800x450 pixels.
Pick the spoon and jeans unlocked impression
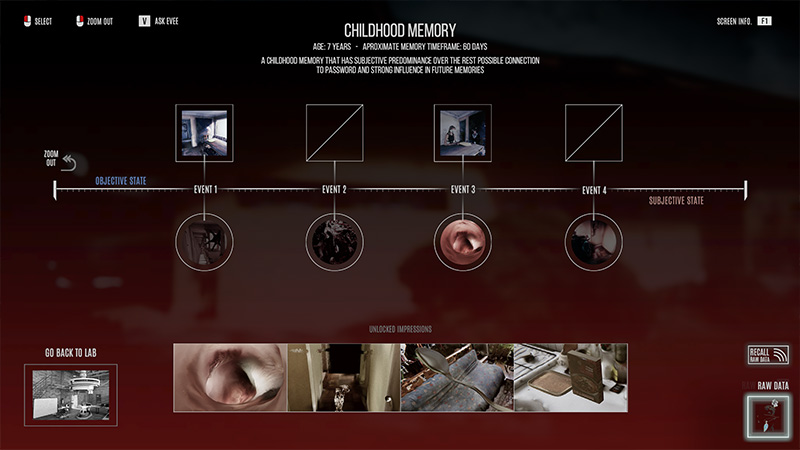pos(457,377)
